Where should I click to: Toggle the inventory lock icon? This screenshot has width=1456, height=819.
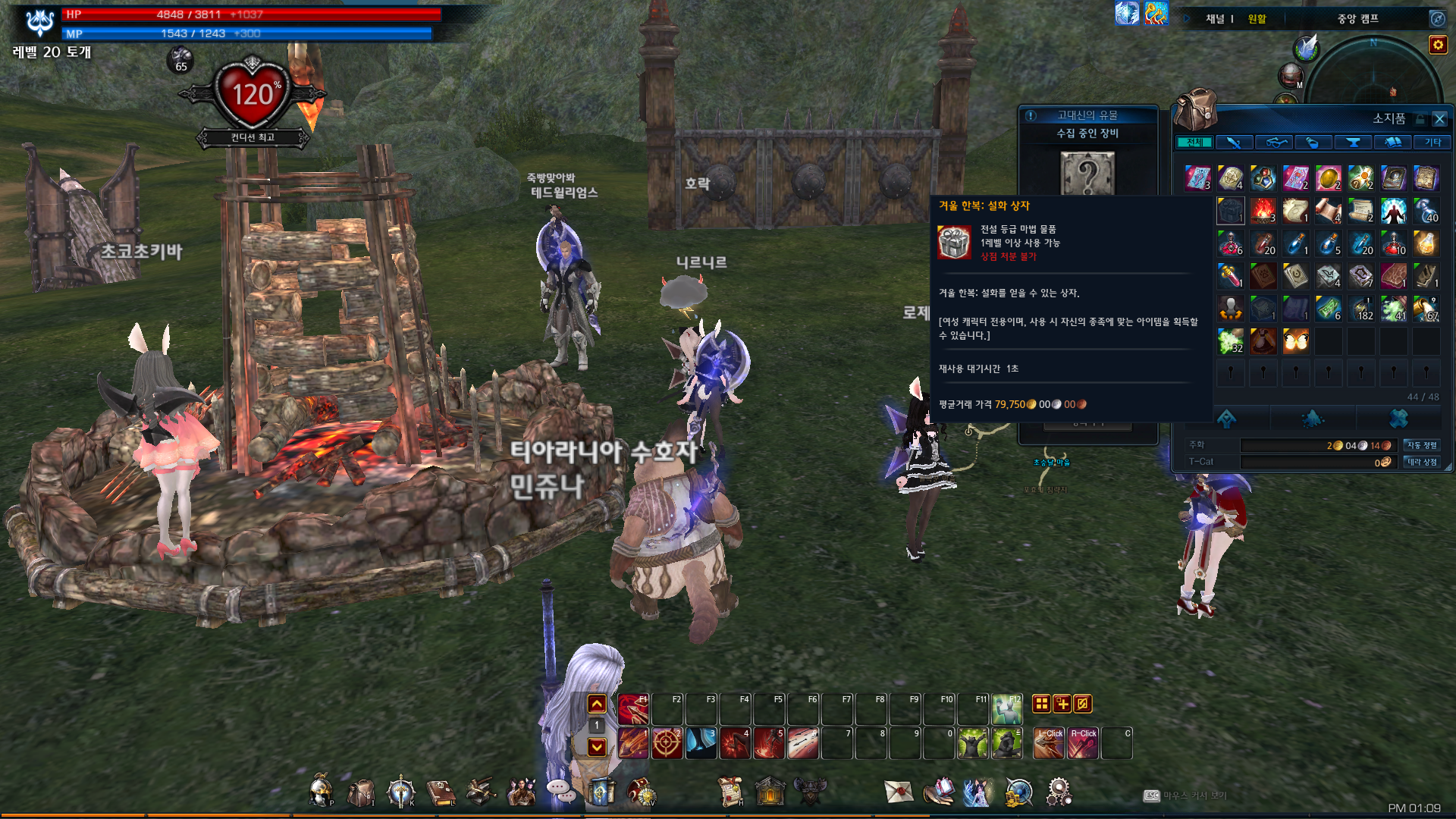coord(1420,119)
